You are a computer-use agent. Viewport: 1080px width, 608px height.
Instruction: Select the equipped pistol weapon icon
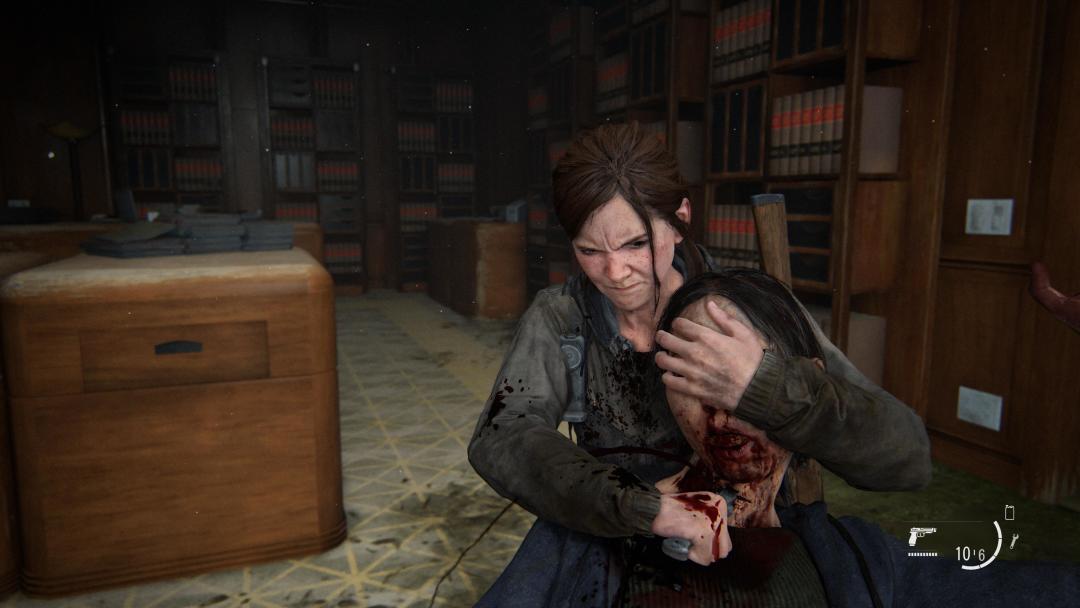(x=922, y=536)
